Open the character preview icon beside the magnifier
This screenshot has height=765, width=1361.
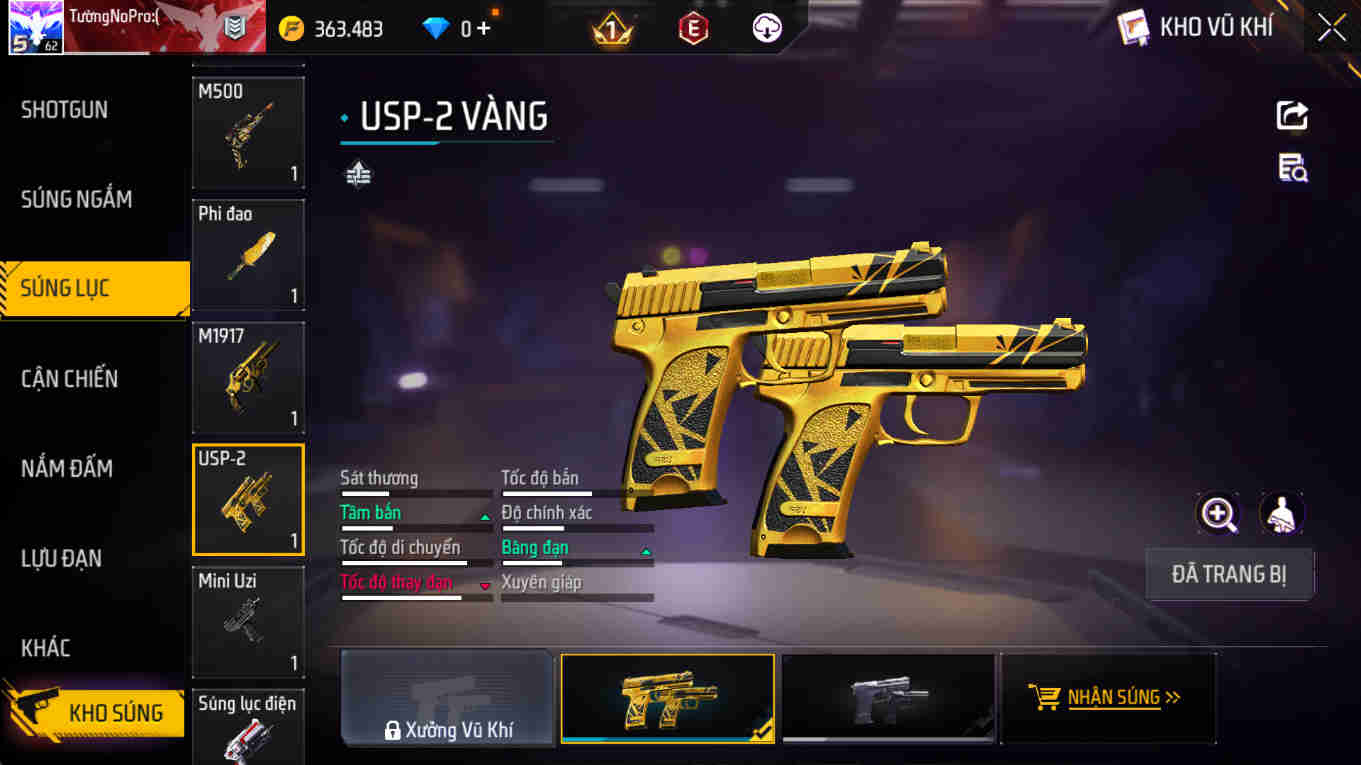click(x=1281, y=512)
